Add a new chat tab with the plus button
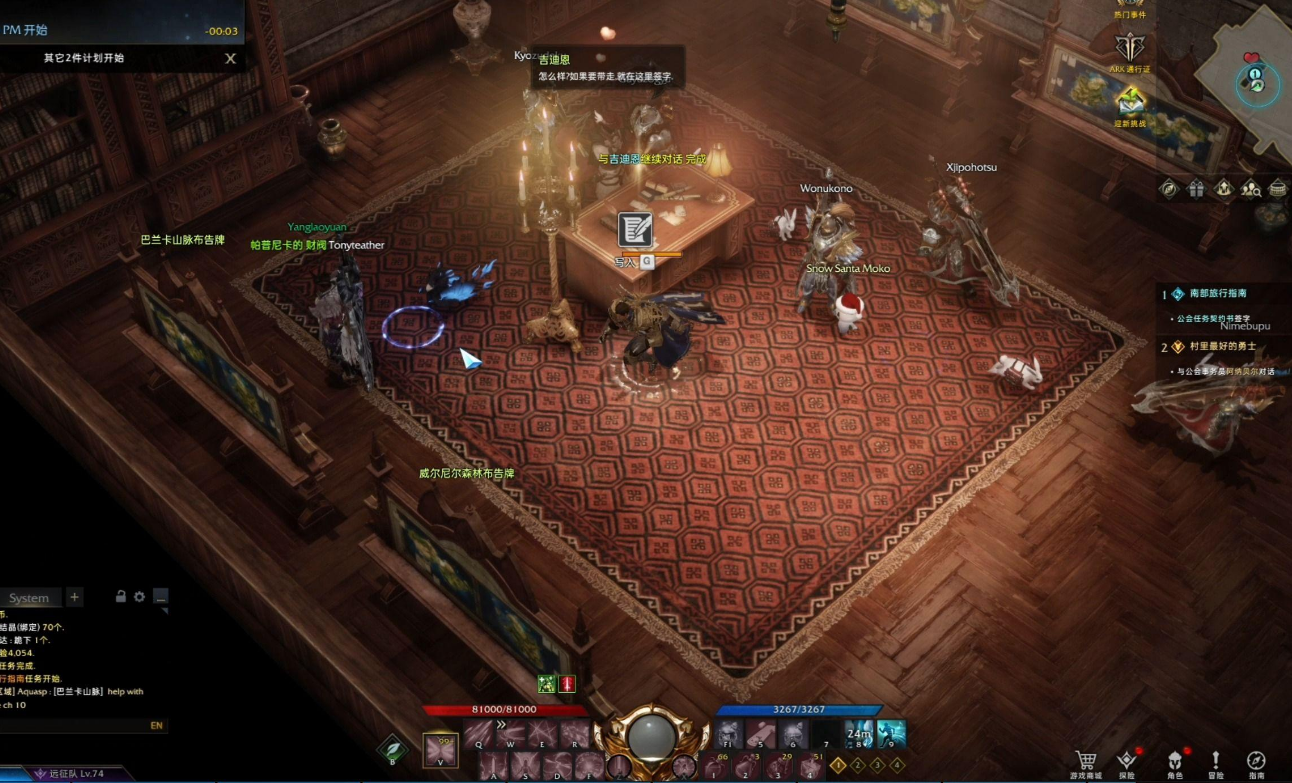1292x783 pixels. pyautogui.click(x=74, y=597)
